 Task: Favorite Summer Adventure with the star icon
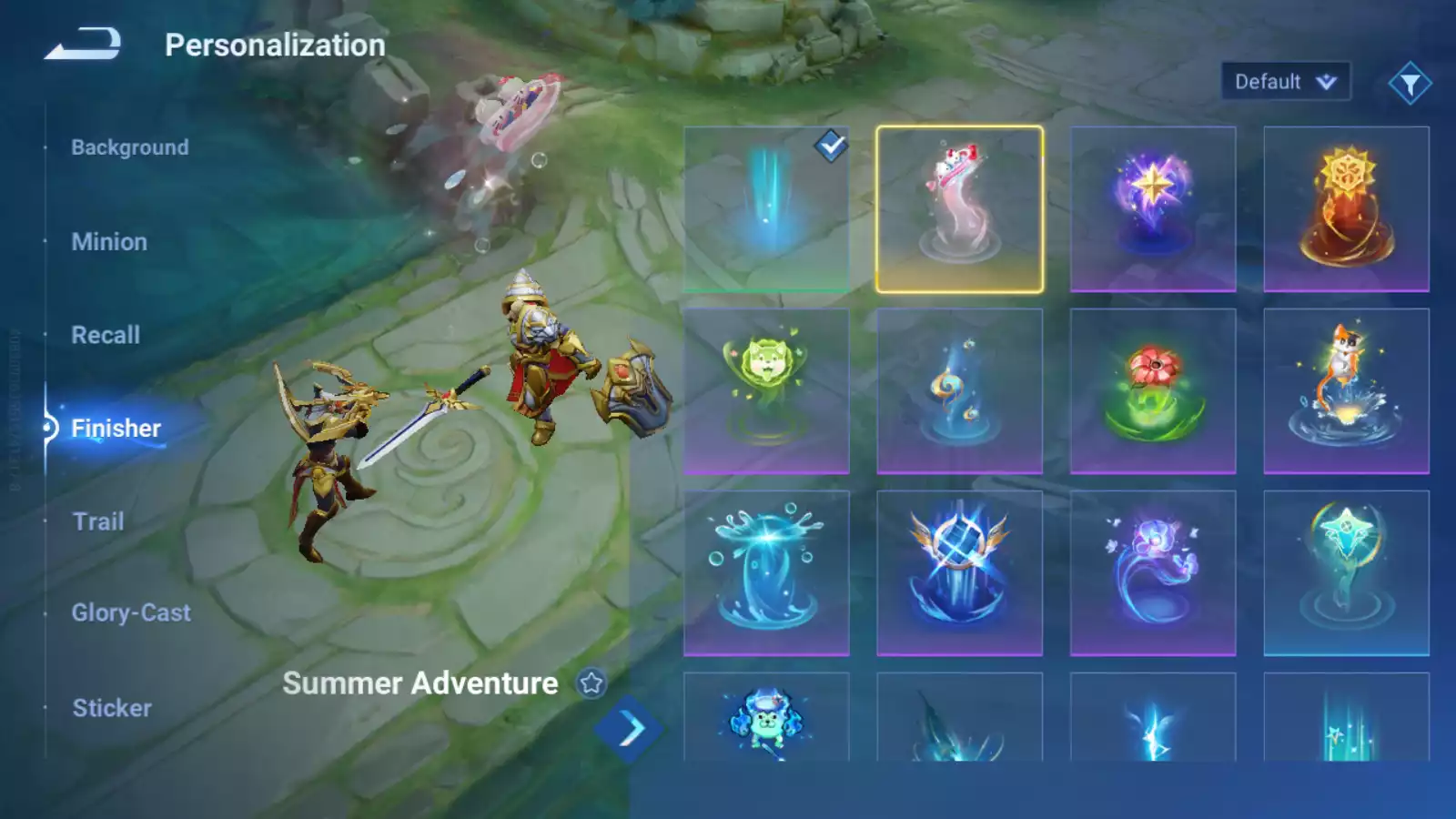click(x=591, y=682)
